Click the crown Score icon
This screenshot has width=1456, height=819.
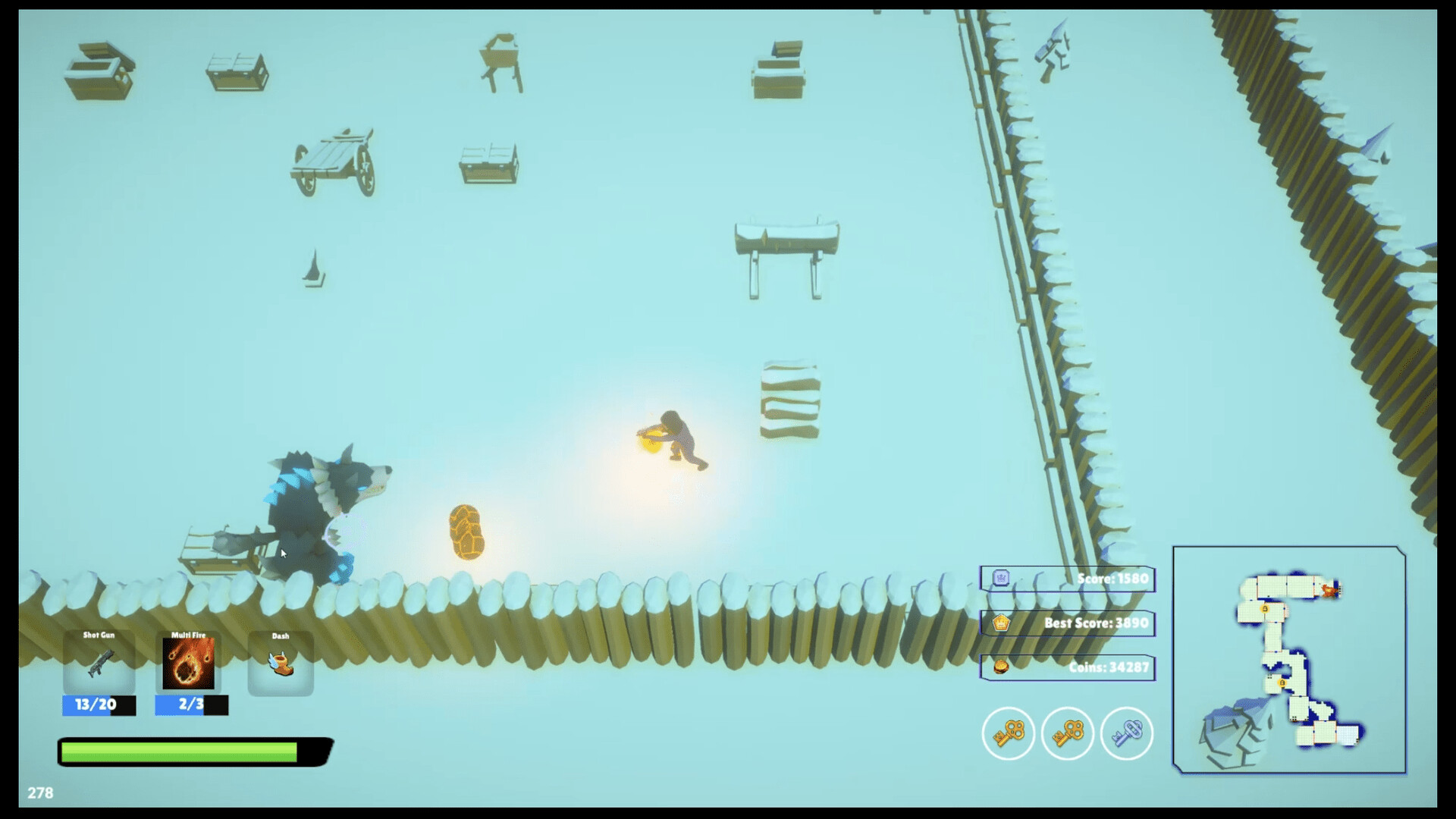(x=1002, y=579)
